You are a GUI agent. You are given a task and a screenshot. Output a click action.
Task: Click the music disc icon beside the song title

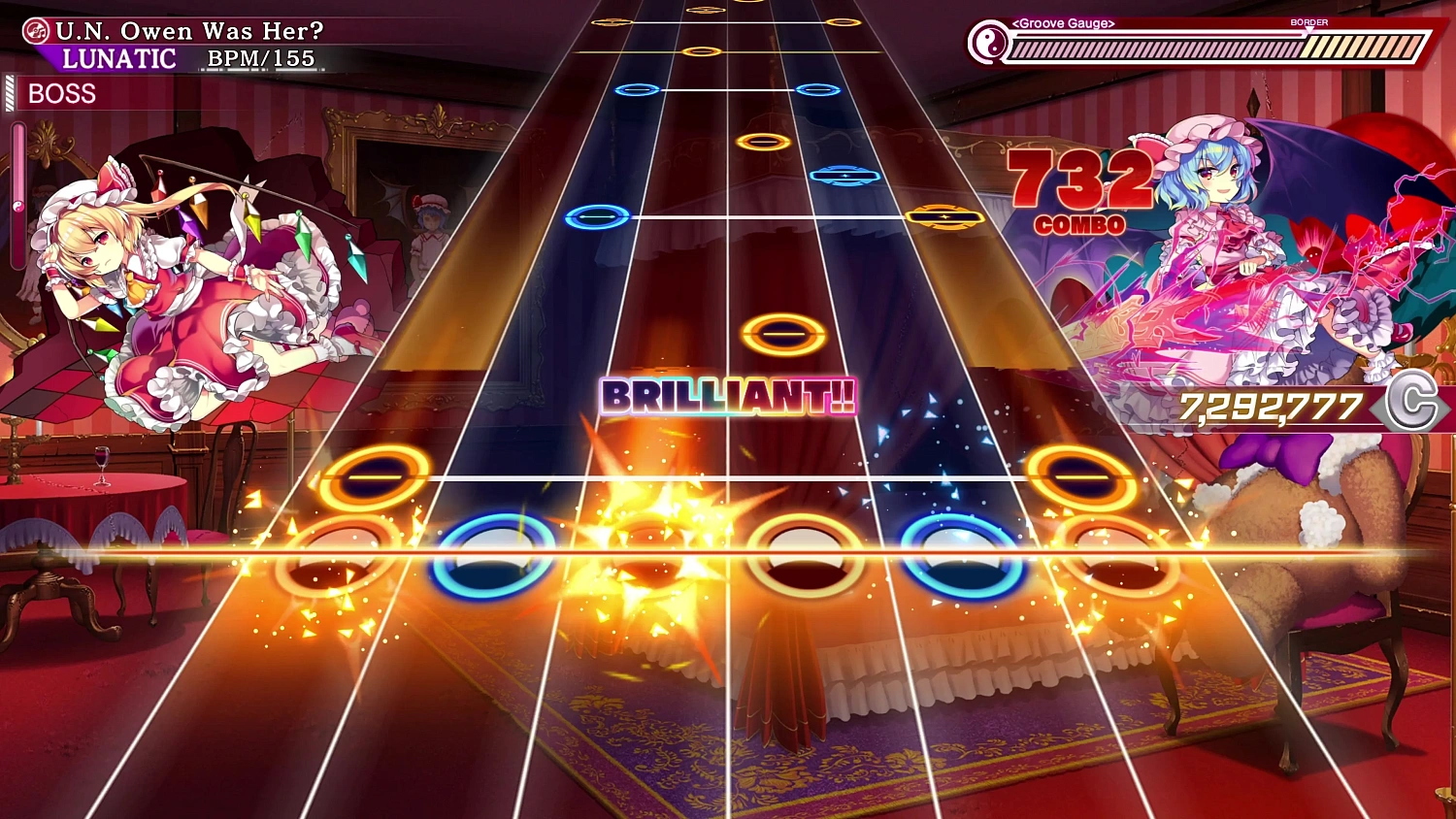[x=37, y=30]
